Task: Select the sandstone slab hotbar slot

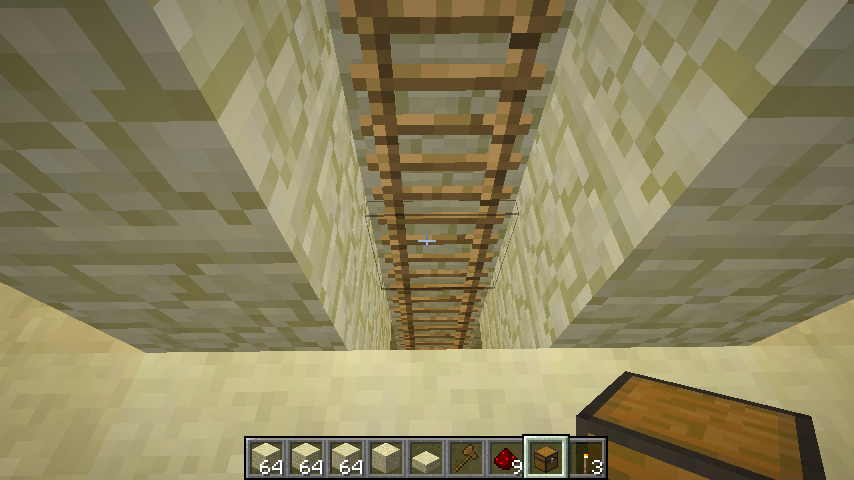Action: pos(427,458)
